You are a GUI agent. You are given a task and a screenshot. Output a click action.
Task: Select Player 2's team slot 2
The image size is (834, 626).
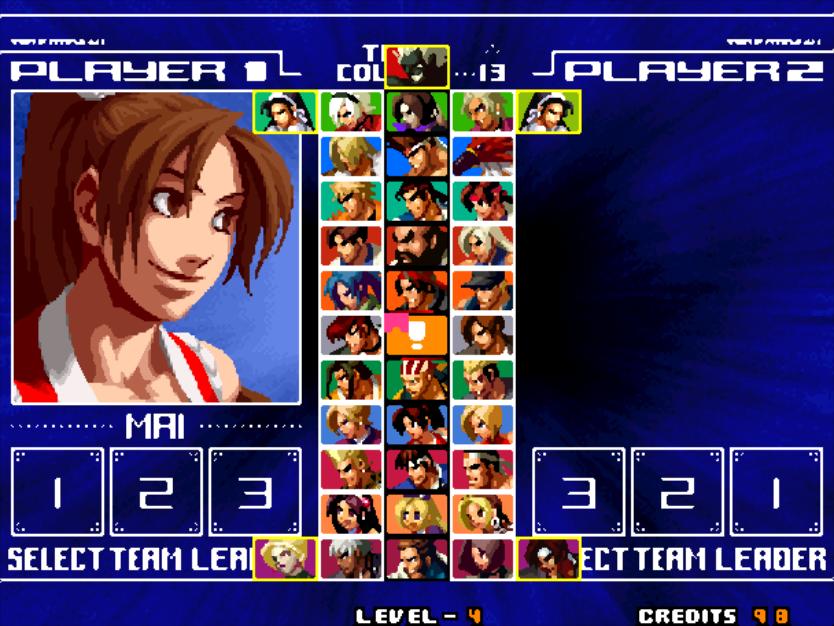(x=677, y=492)
